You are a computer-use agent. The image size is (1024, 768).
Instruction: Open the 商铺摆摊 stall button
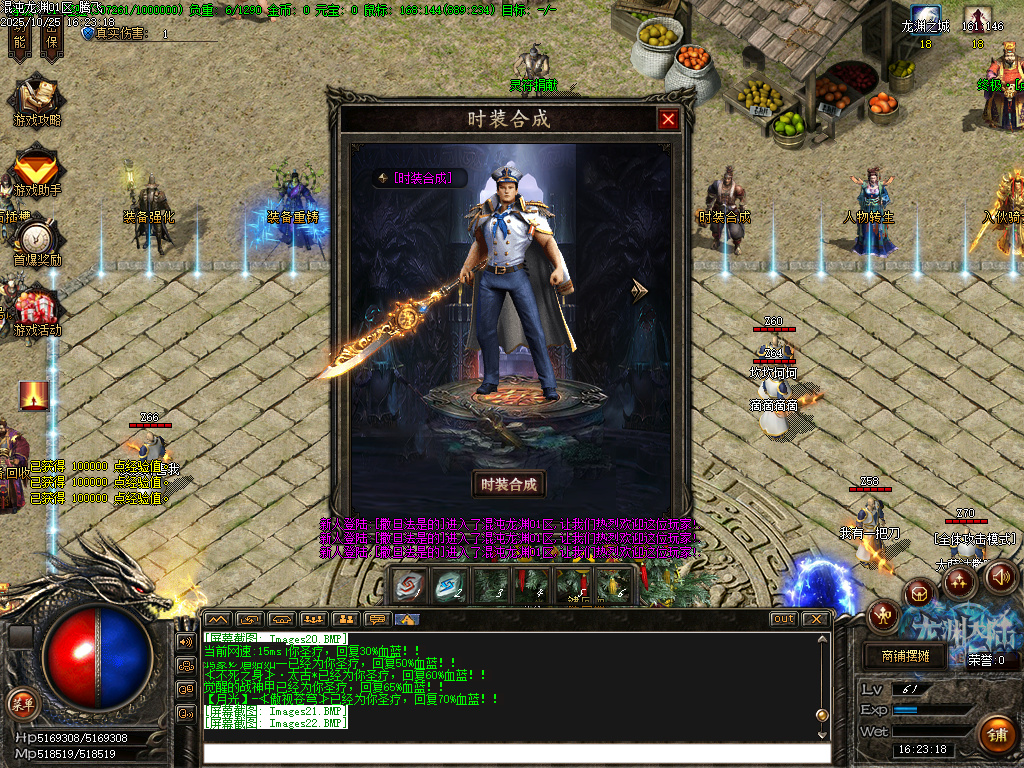click(x=905, y=656)
